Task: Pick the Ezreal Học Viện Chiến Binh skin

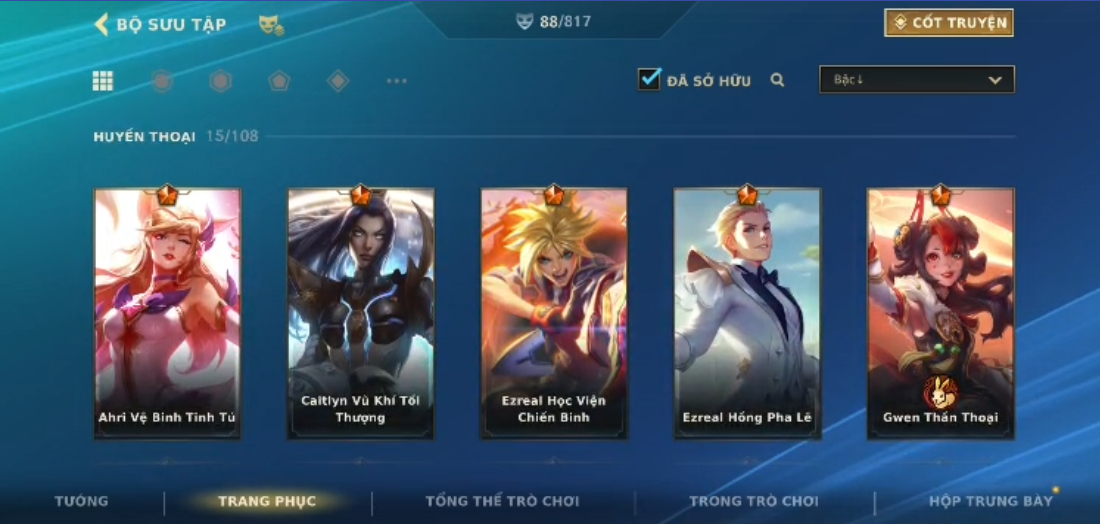Action: [x=553, y=312]
